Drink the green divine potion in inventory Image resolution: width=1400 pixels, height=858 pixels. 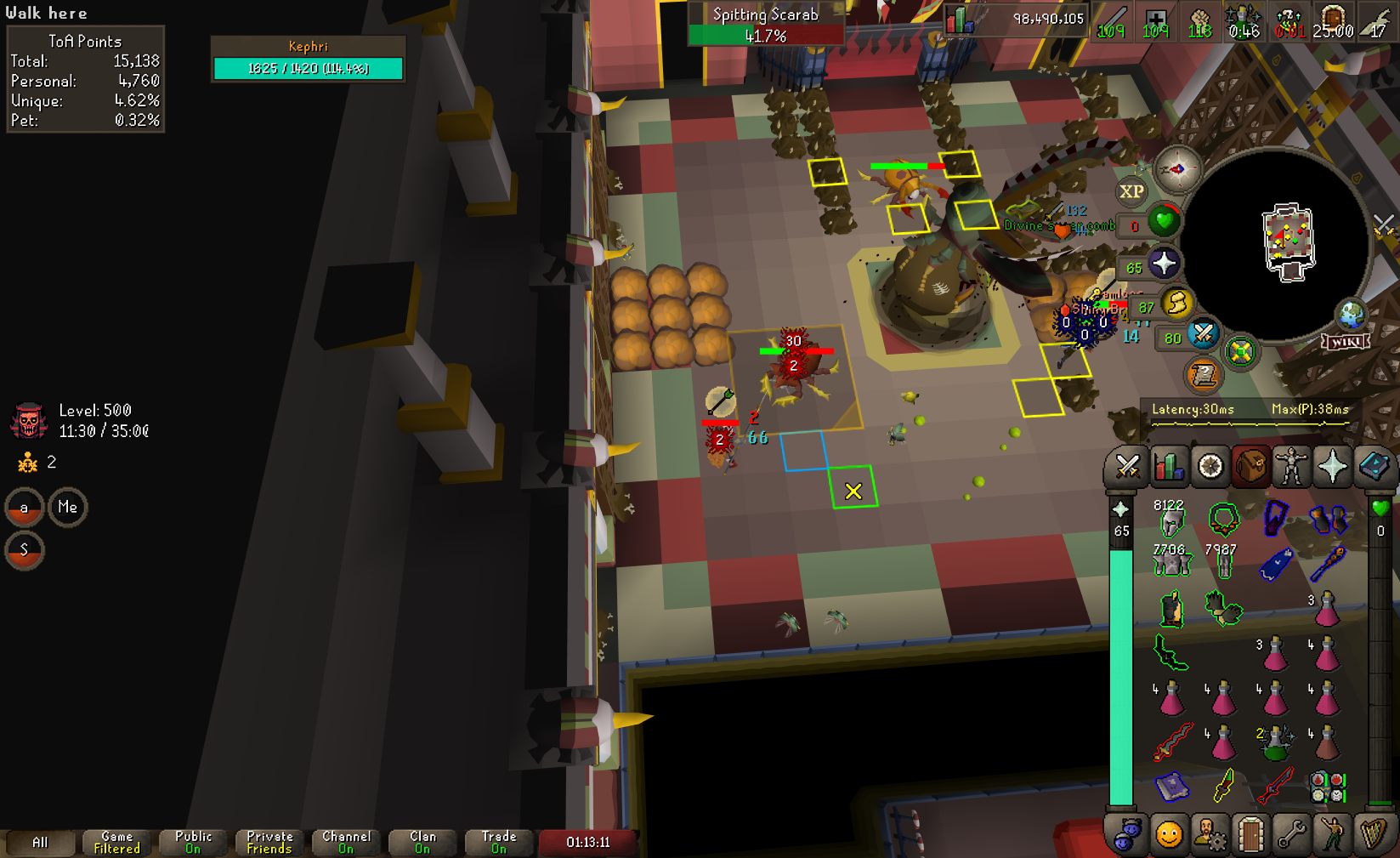[x=1274, y=742]
